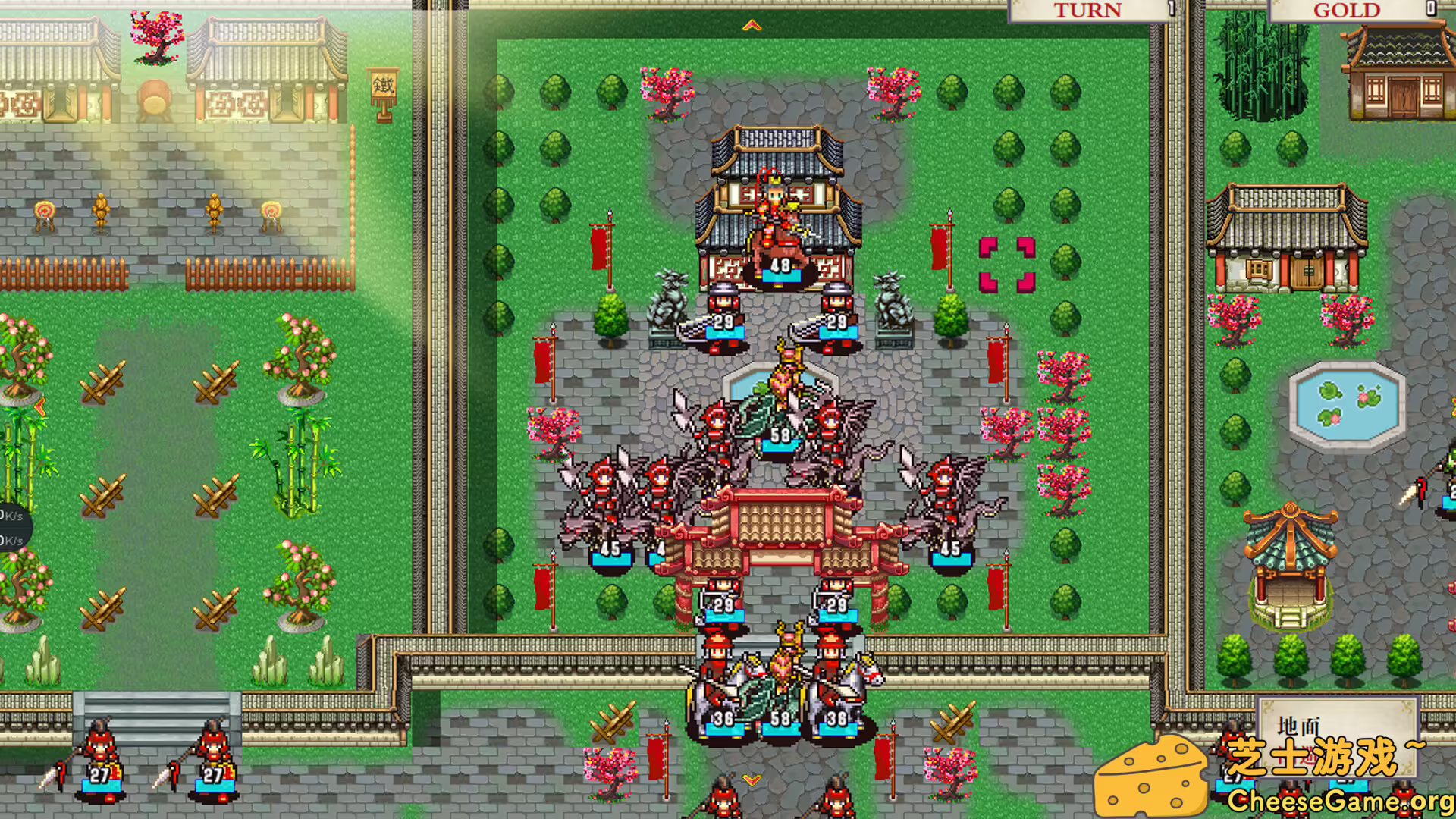Open the GOLD display panel
The height and width of the screenshot is (819, 1456).
[1346, 11]
